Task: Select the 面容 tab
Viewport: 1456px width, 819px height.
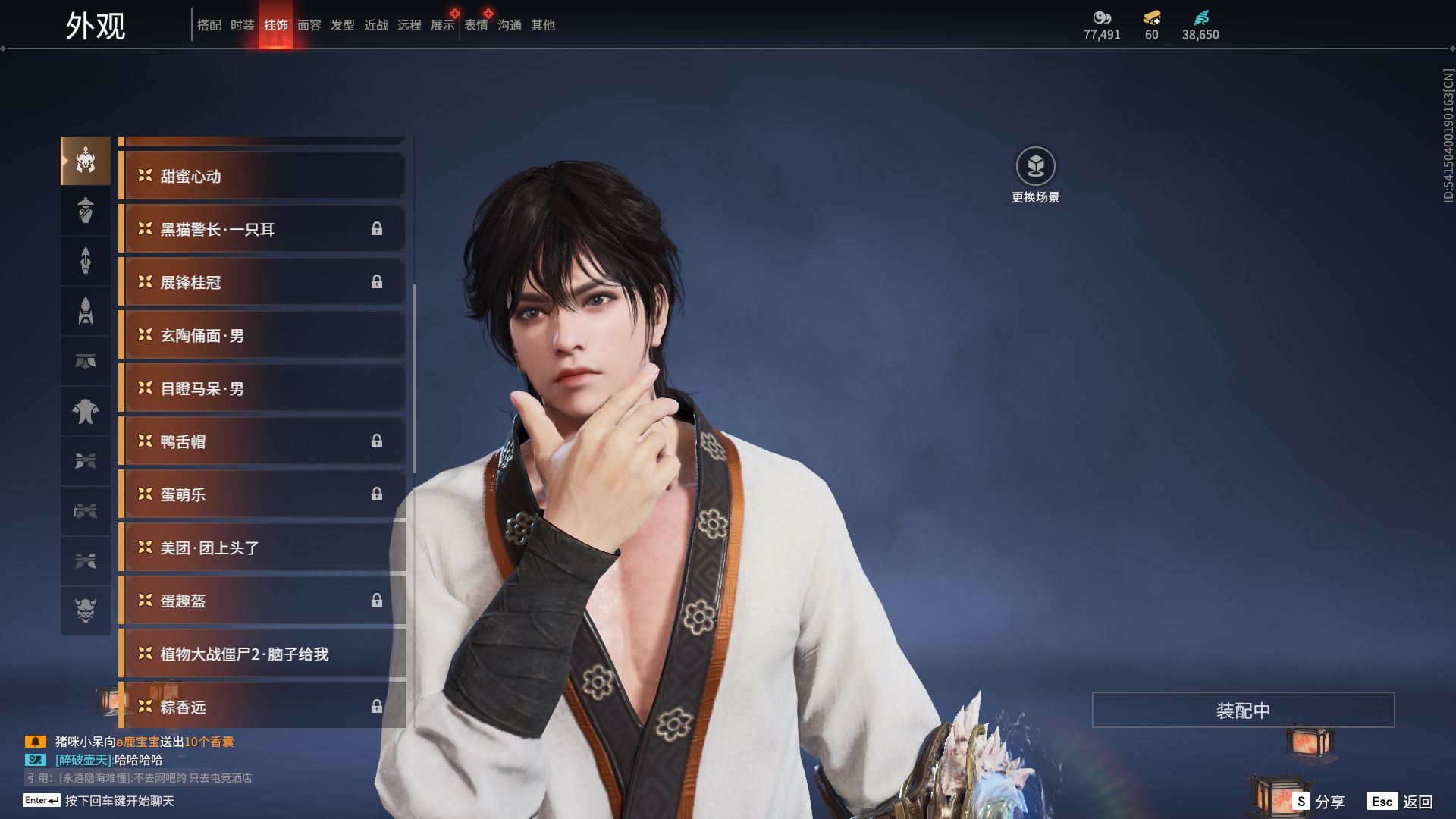Action: [x=309, y=25]
